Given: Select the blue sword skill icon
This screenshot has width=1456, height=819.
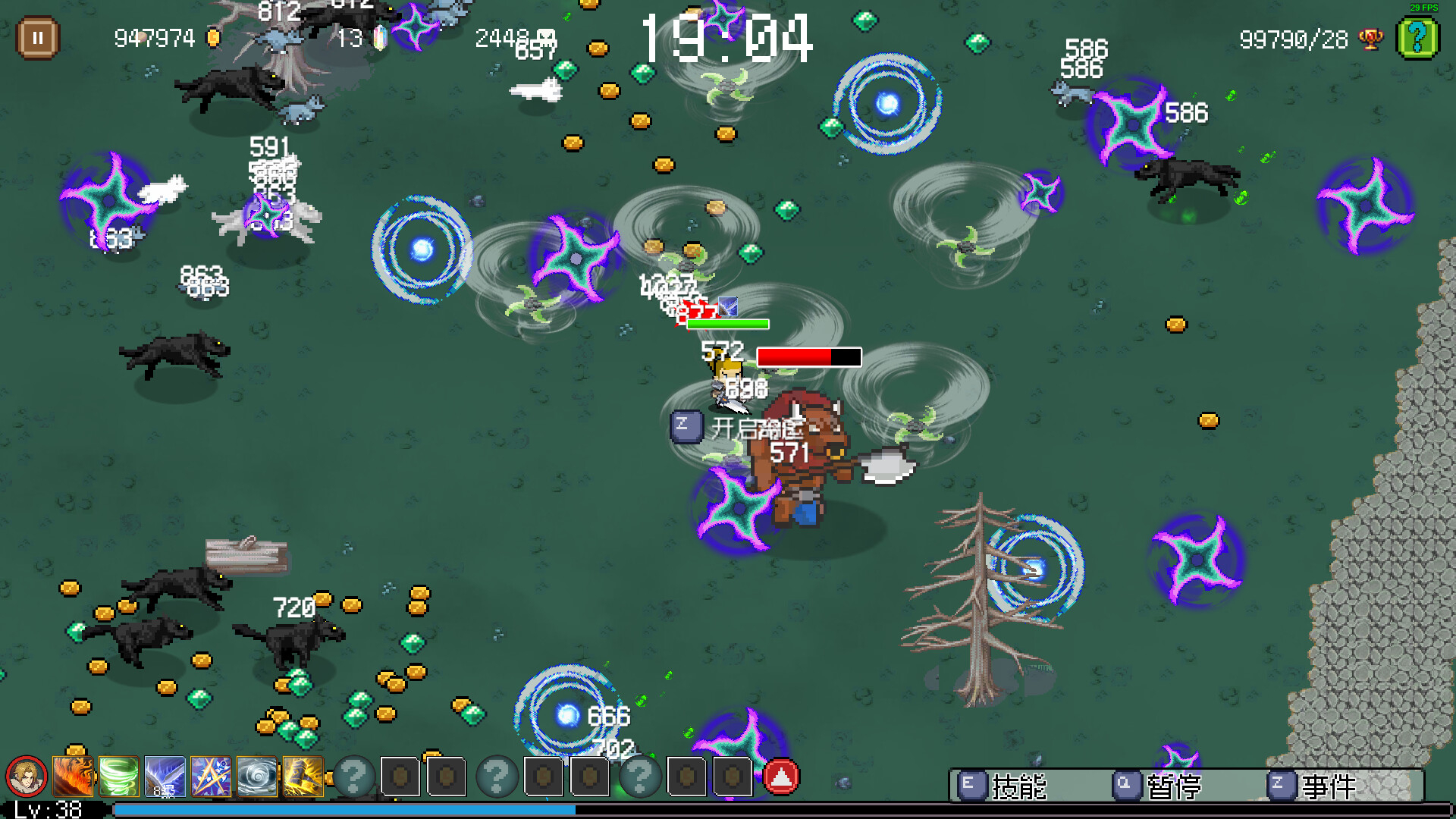Looking at the screenshot, I should pos(165,777).
